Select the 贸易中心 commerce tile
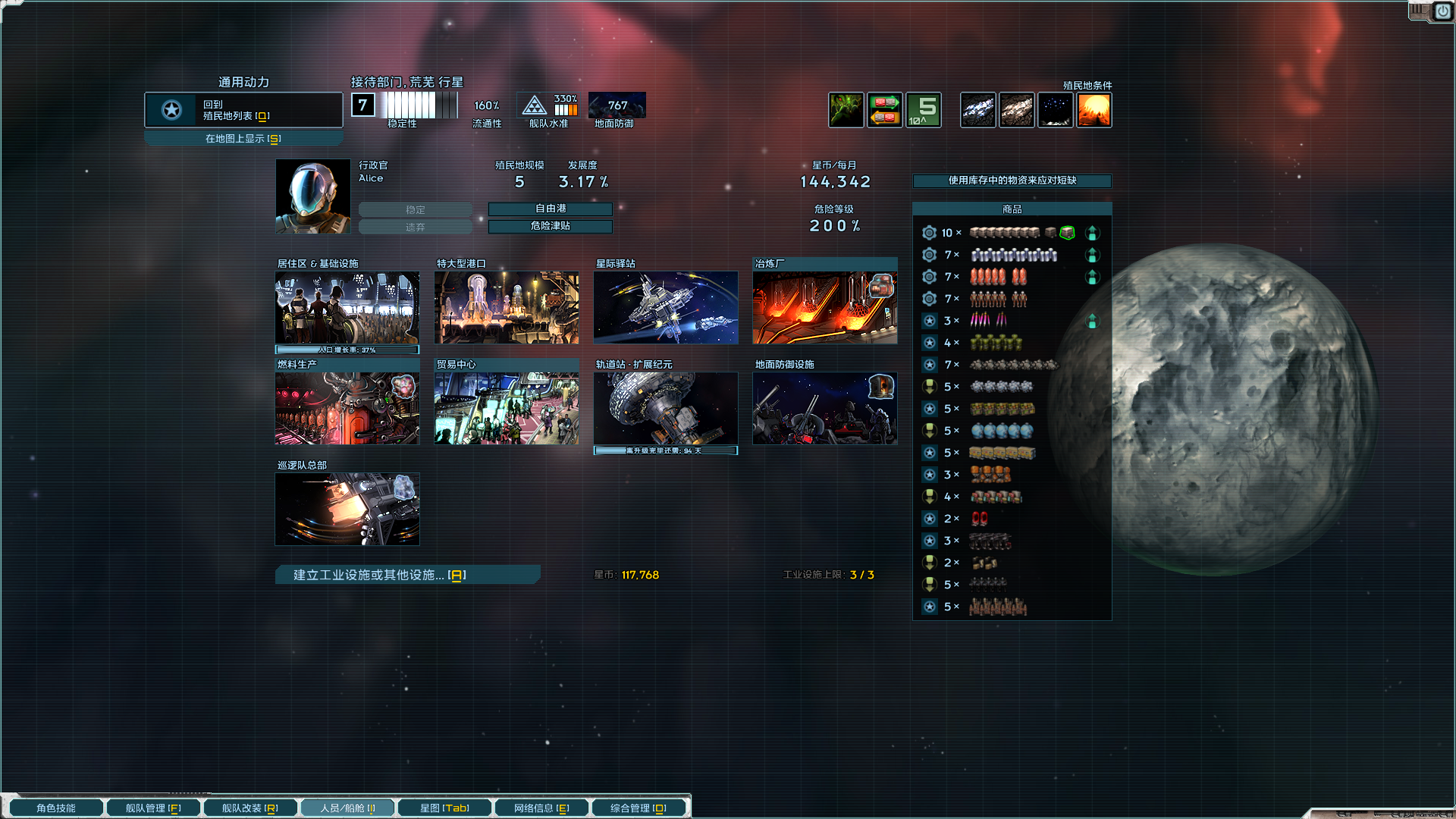 click(x=507, y=408)
